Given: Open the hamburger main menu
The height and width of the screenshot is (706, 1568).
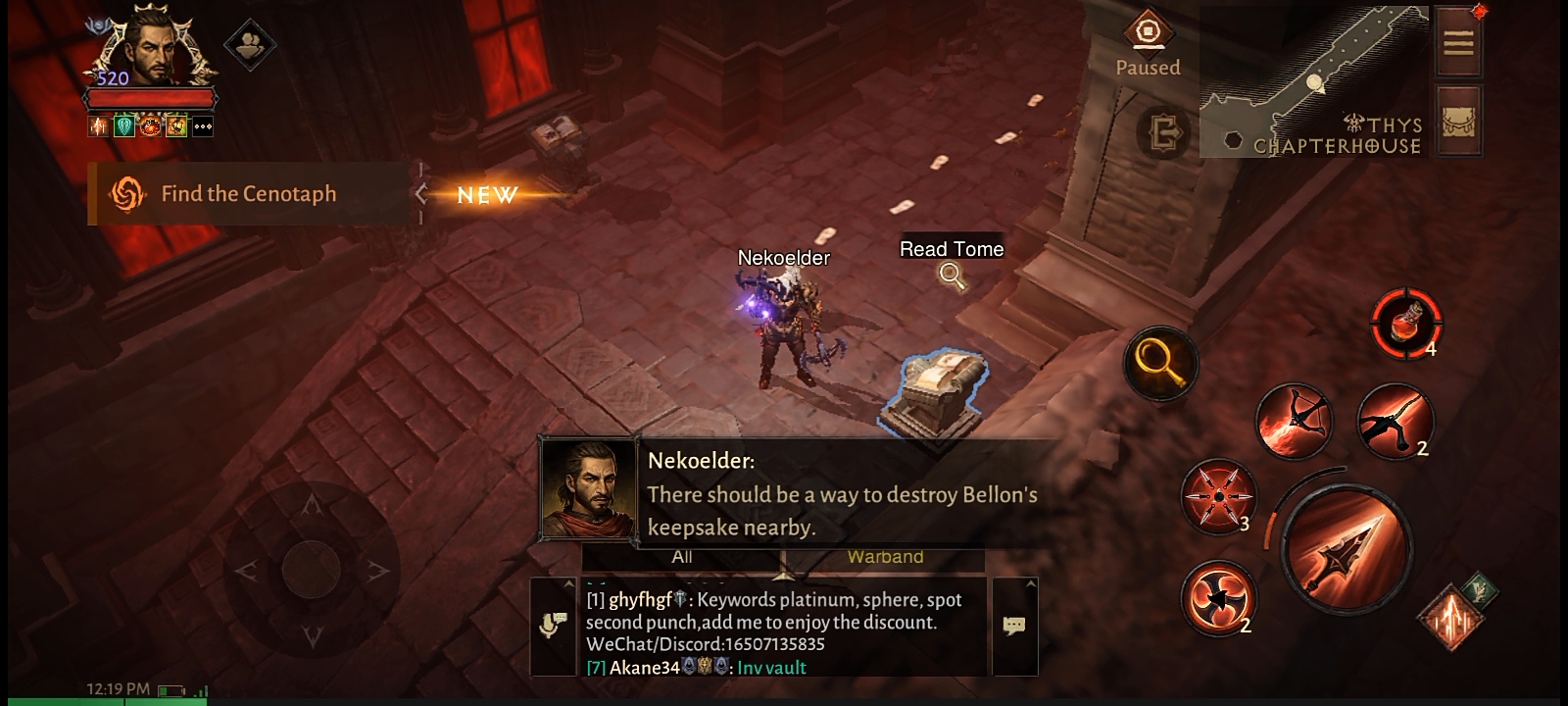Looking at the screenshot, I should tap(1457, 42).
